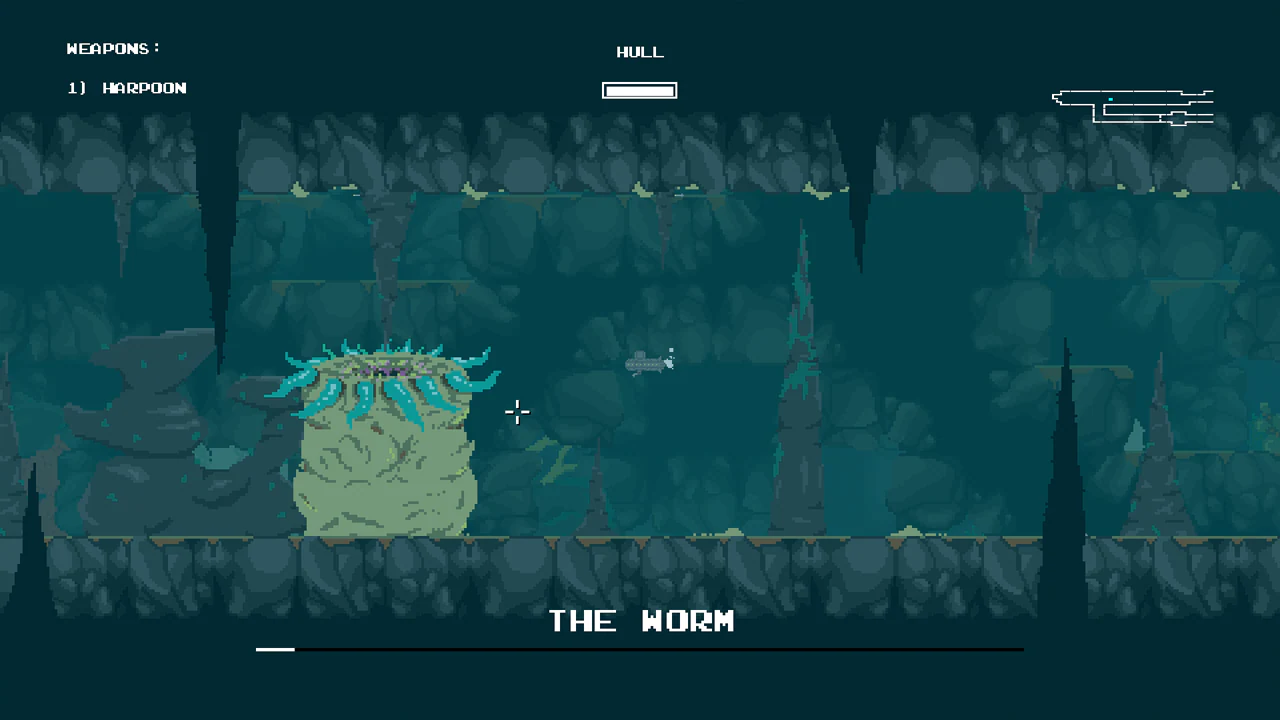The height and width of the screenshot is (720, 1280).
Task: Click the submarine sprite
Action: point(645,363)
